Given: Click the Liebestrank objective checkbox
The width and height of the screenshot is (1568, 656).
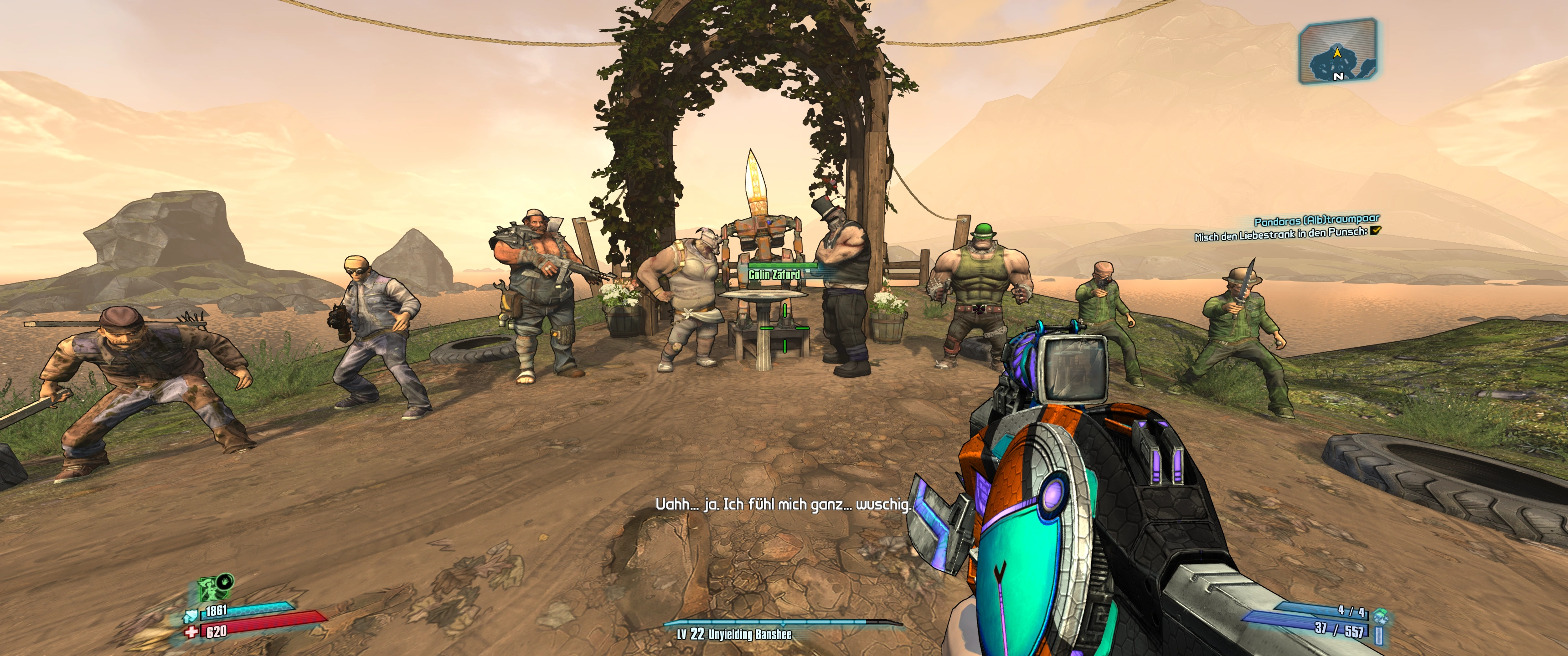Looking at the screenshot, I should pyautogui.click(x=1375, y=230).
